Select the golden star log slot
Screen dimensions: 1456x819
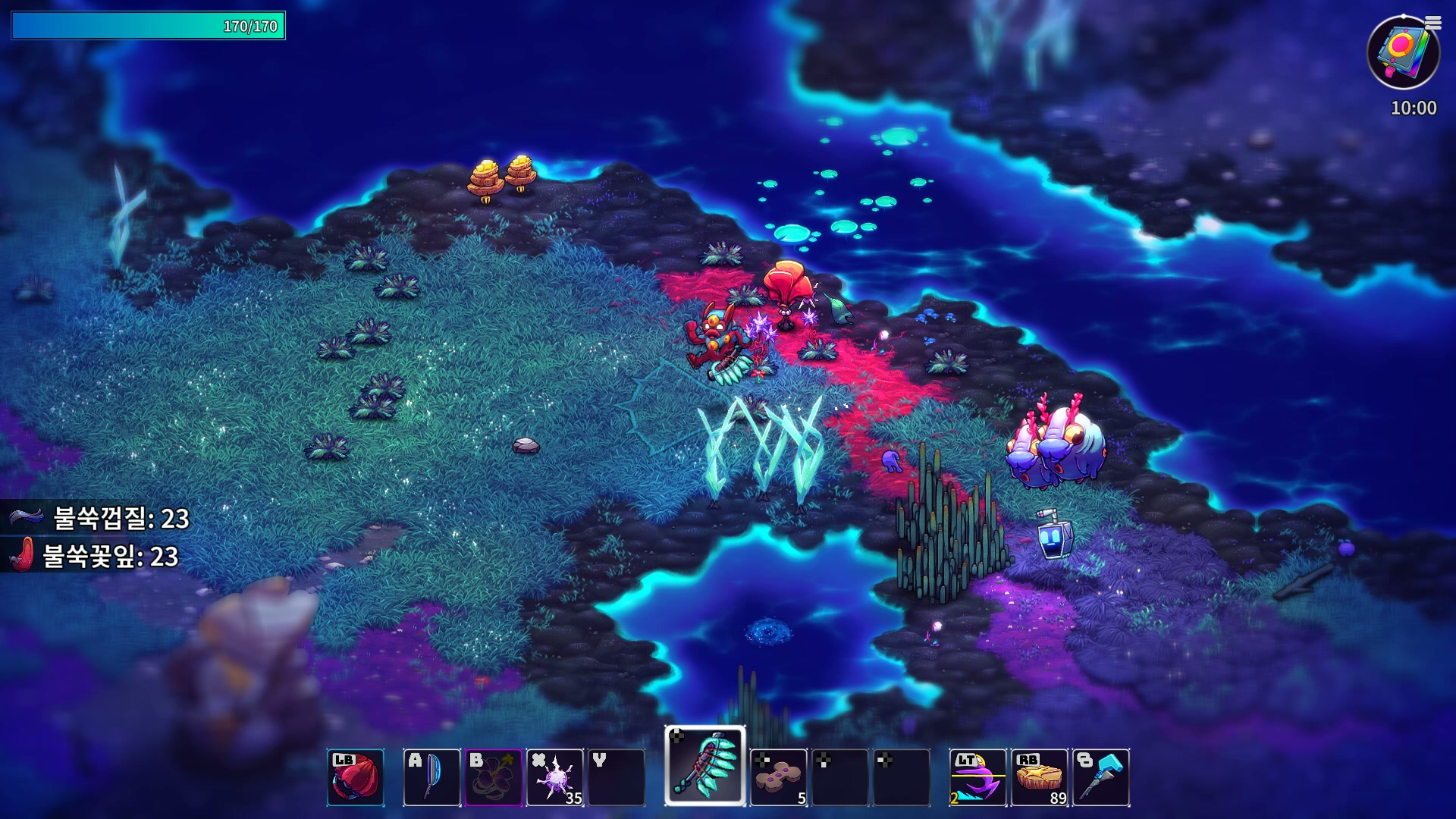click(1040, 777)
